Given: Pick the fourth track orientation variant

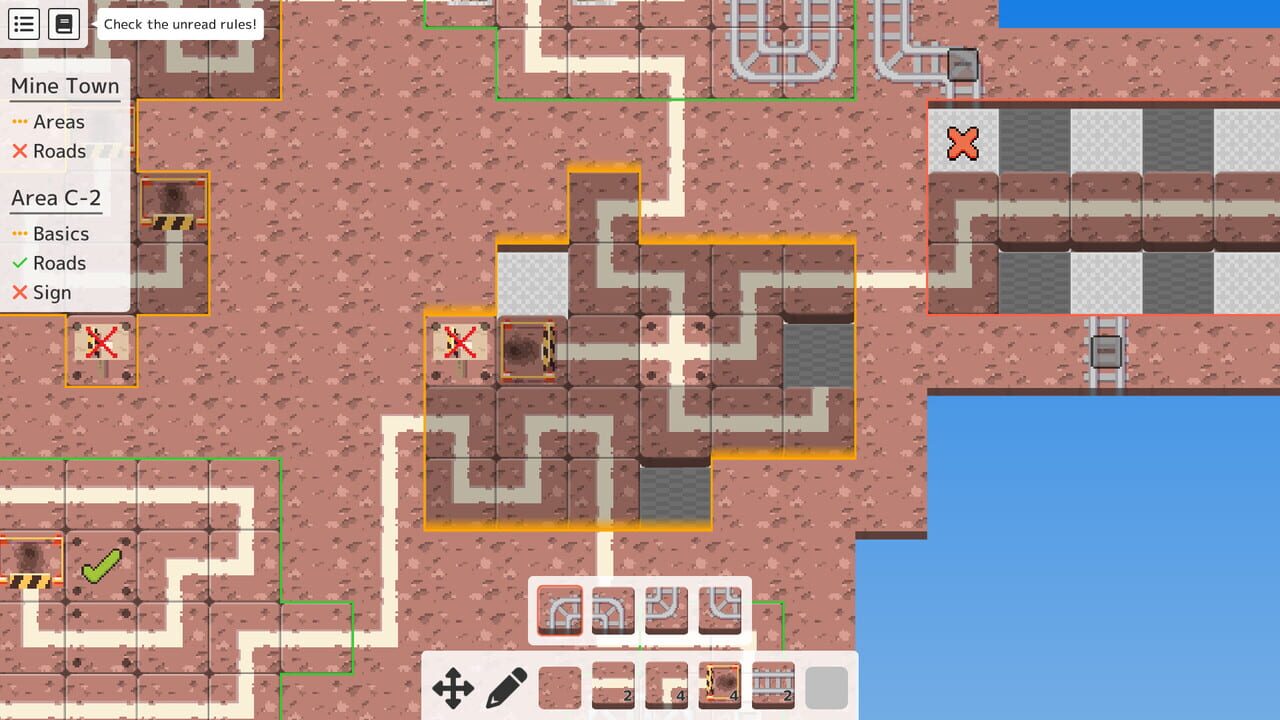Looking at the screenshot, I should [x=721, y=610].
